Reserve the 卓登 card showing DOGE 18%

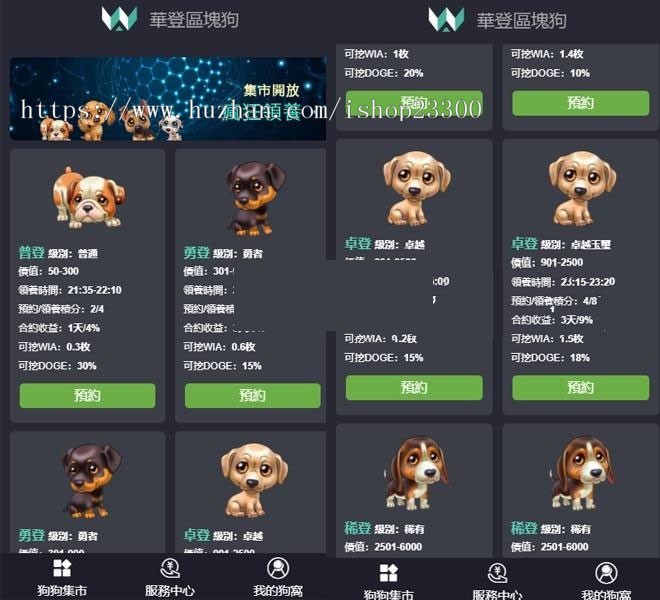pos(580,388)
